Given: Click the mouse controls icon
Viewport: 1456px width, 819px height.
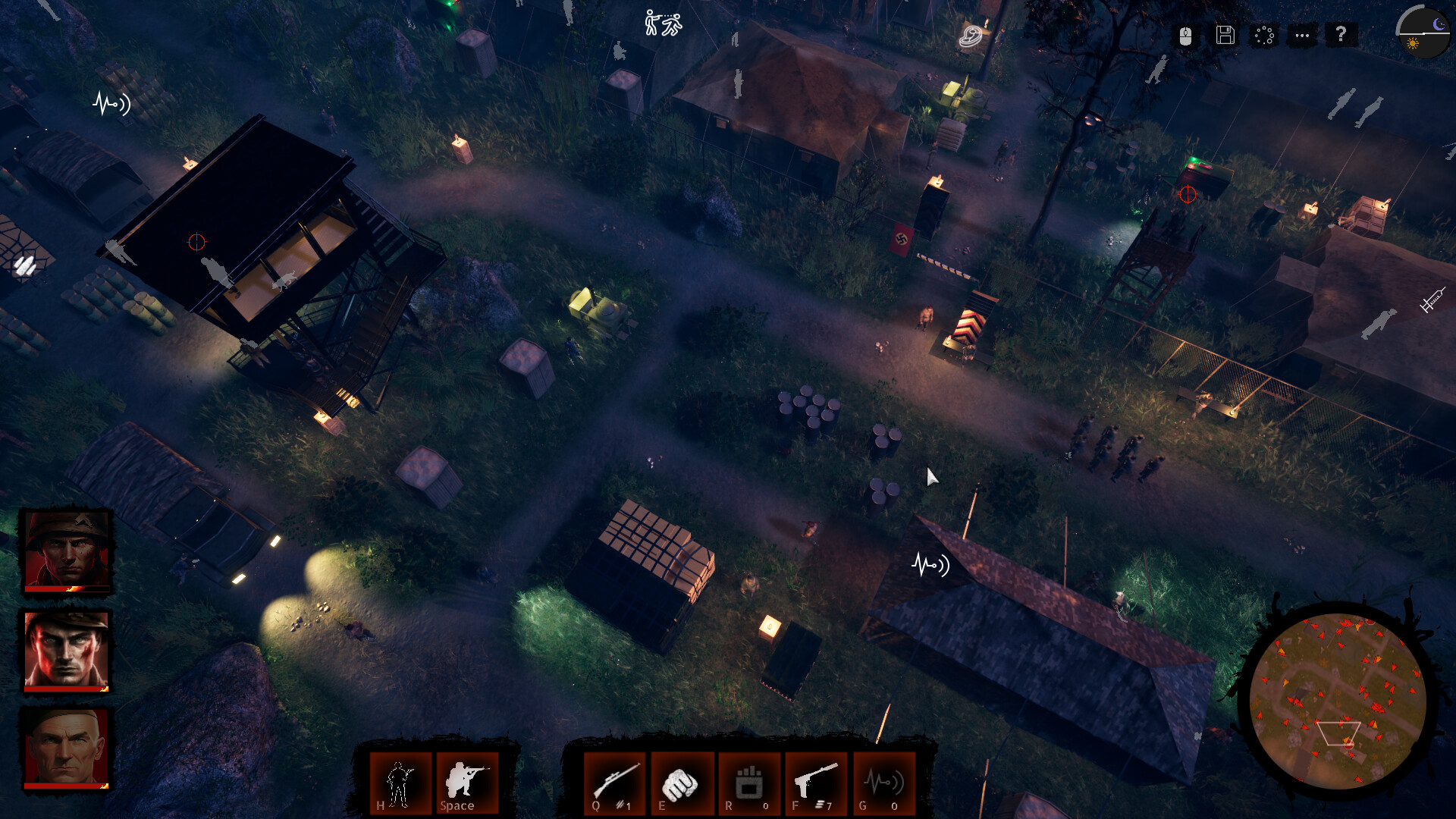Looking at the screenshot, I should pos(1185,36).
